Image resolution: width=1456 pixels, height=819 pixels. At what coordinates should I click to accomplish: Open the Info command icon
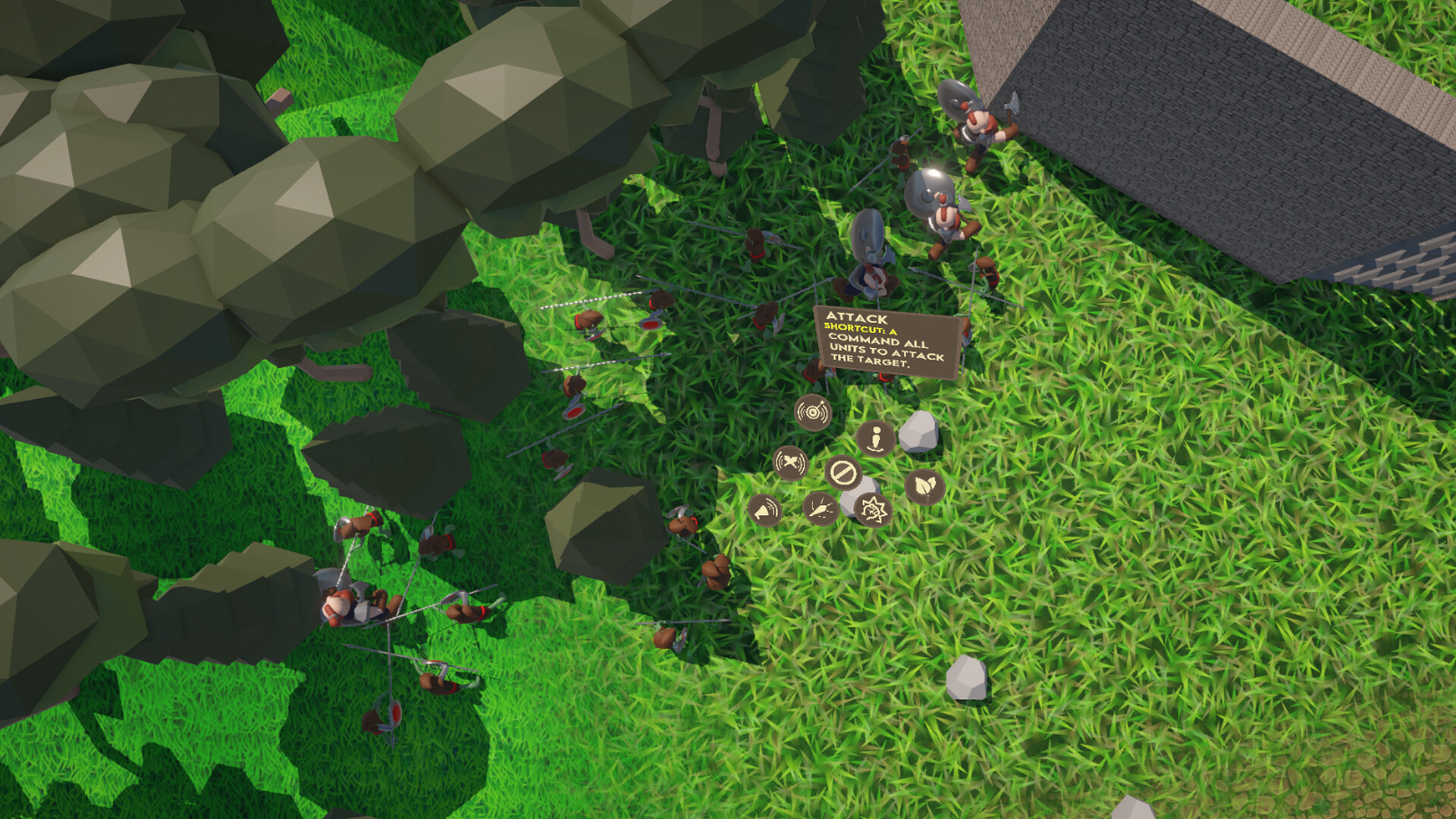pyautogui.click(x=876, y=438)
